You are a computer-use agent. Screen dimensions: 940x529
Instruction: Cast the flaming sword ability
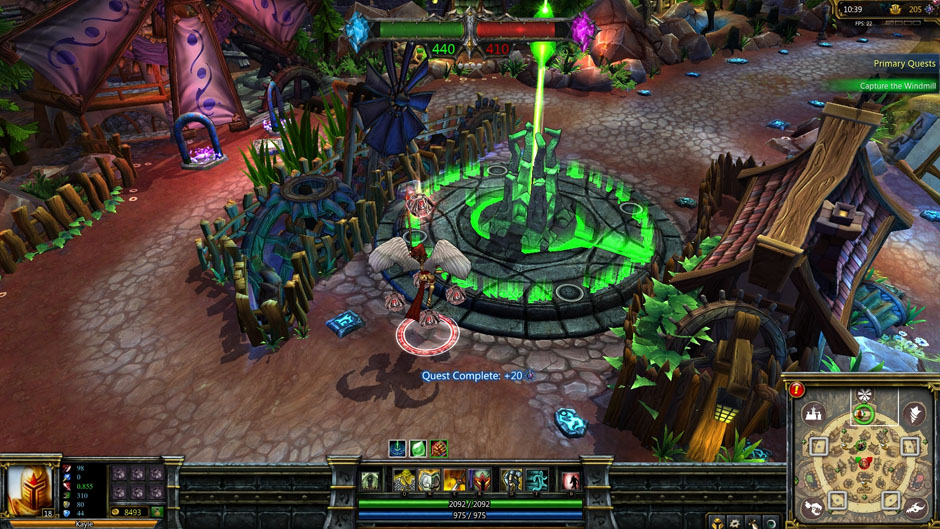tap(455, 480)
